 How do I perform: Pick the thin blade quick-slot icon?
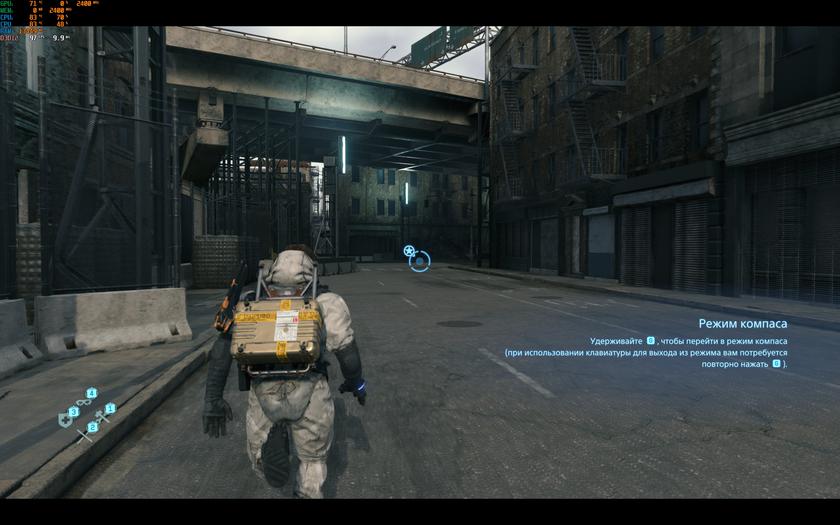click(x=84, y=435)
